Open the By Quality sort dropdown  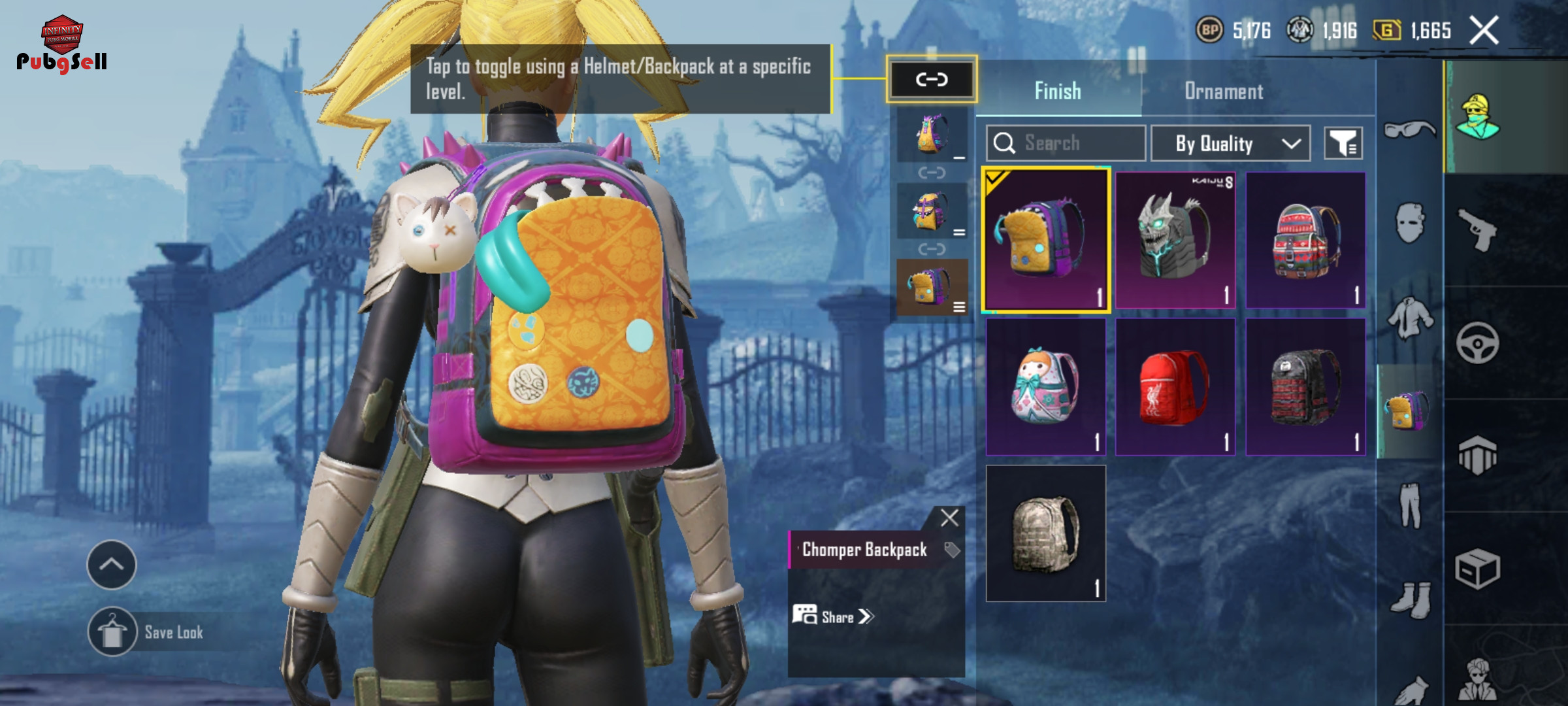click(1230, 143)
